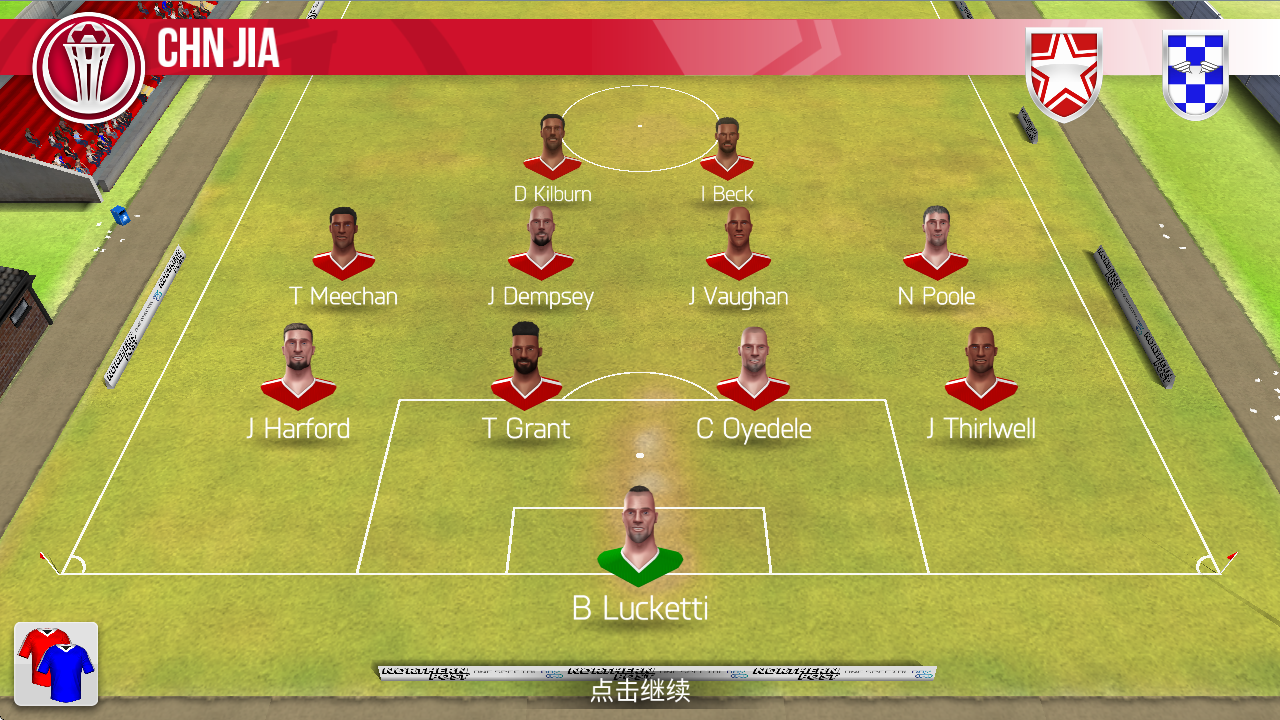
Task: Choose midfielder T Meechan's portrait
Action: point(343,244)
